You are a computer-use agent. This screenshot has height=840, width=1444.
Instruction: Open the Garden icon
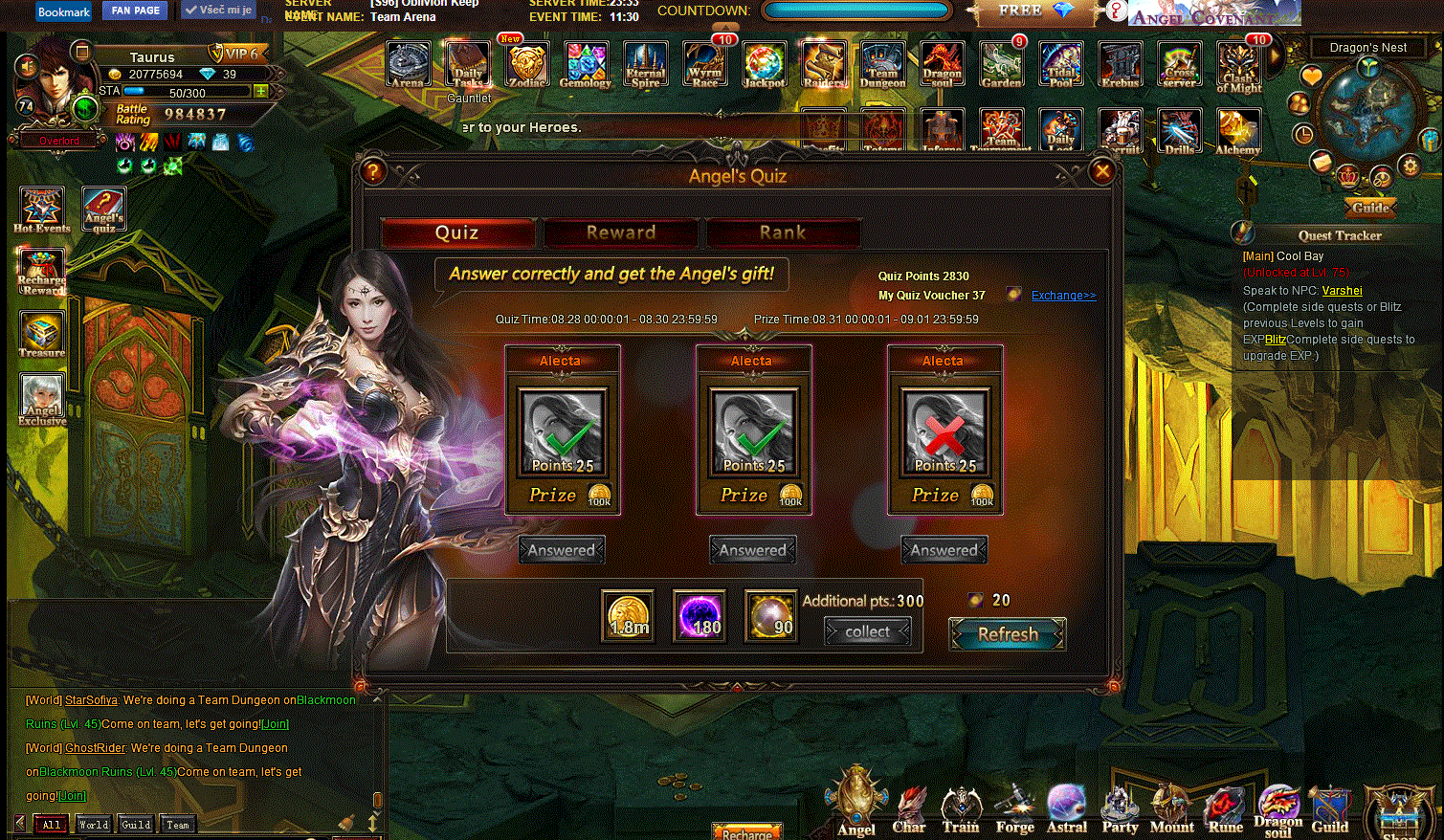[x=1002, y=65]
